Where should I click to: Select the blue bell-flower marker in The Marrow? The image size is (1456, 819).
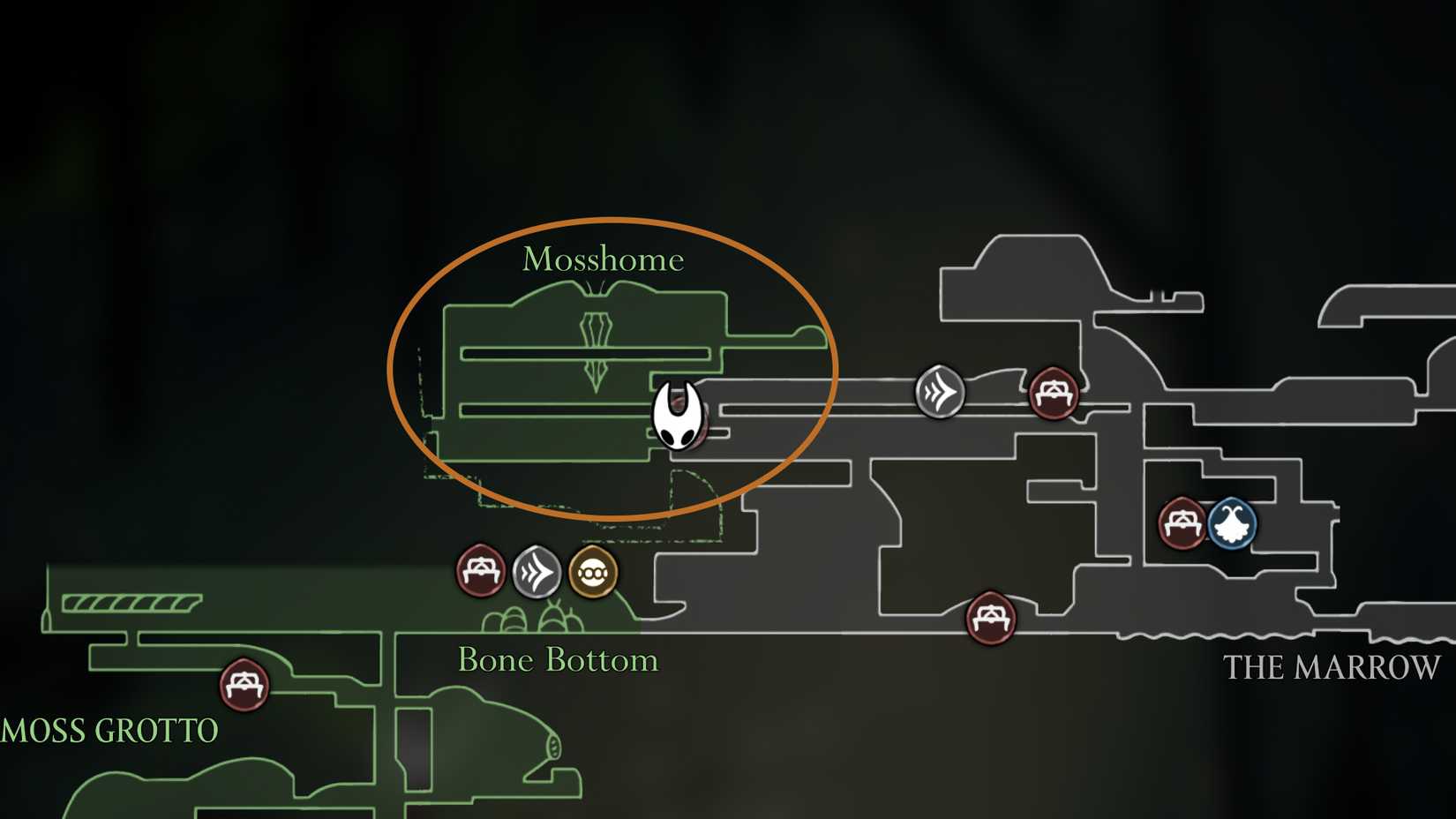[x=1232, y=522]
